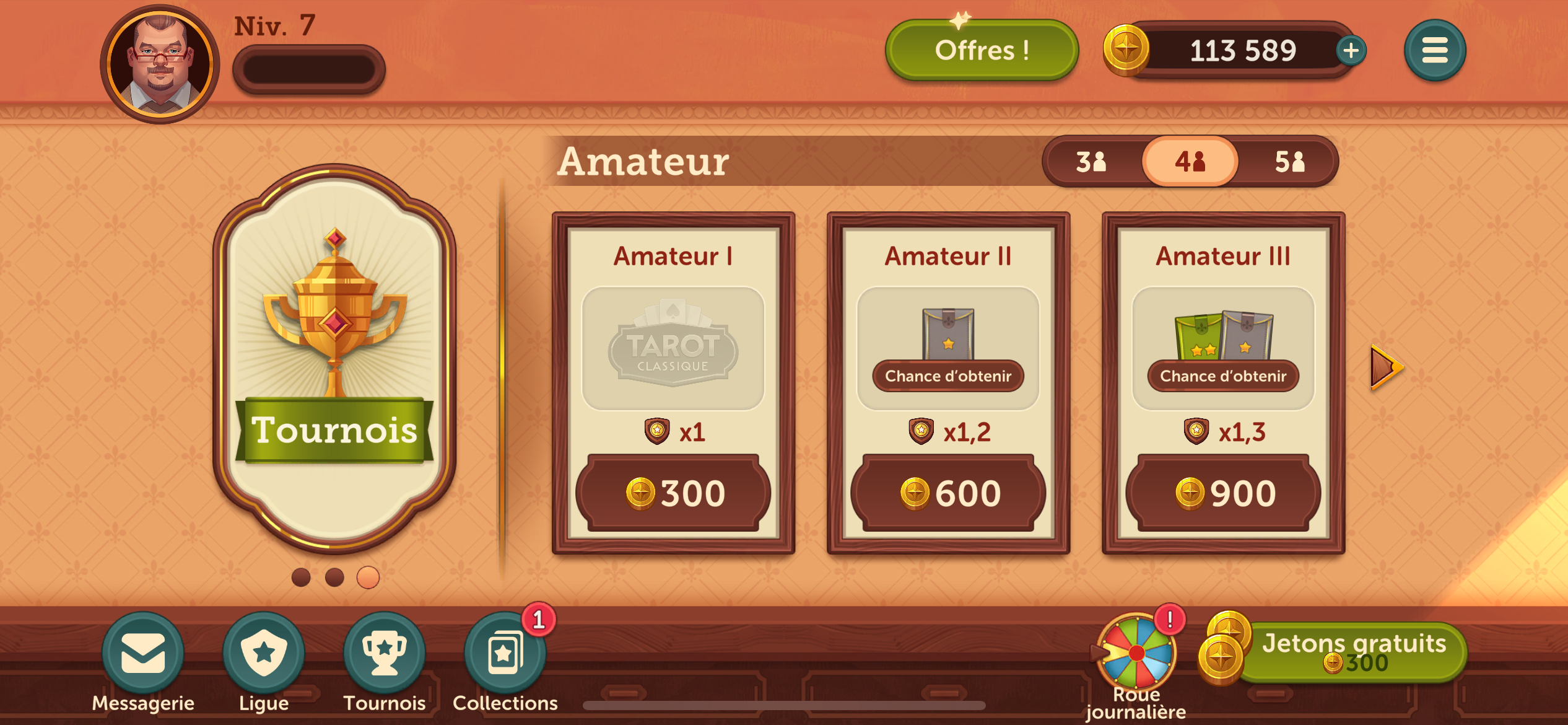
Task: Select the 4-player mode tab
Action: click(x=1190, y=162)
